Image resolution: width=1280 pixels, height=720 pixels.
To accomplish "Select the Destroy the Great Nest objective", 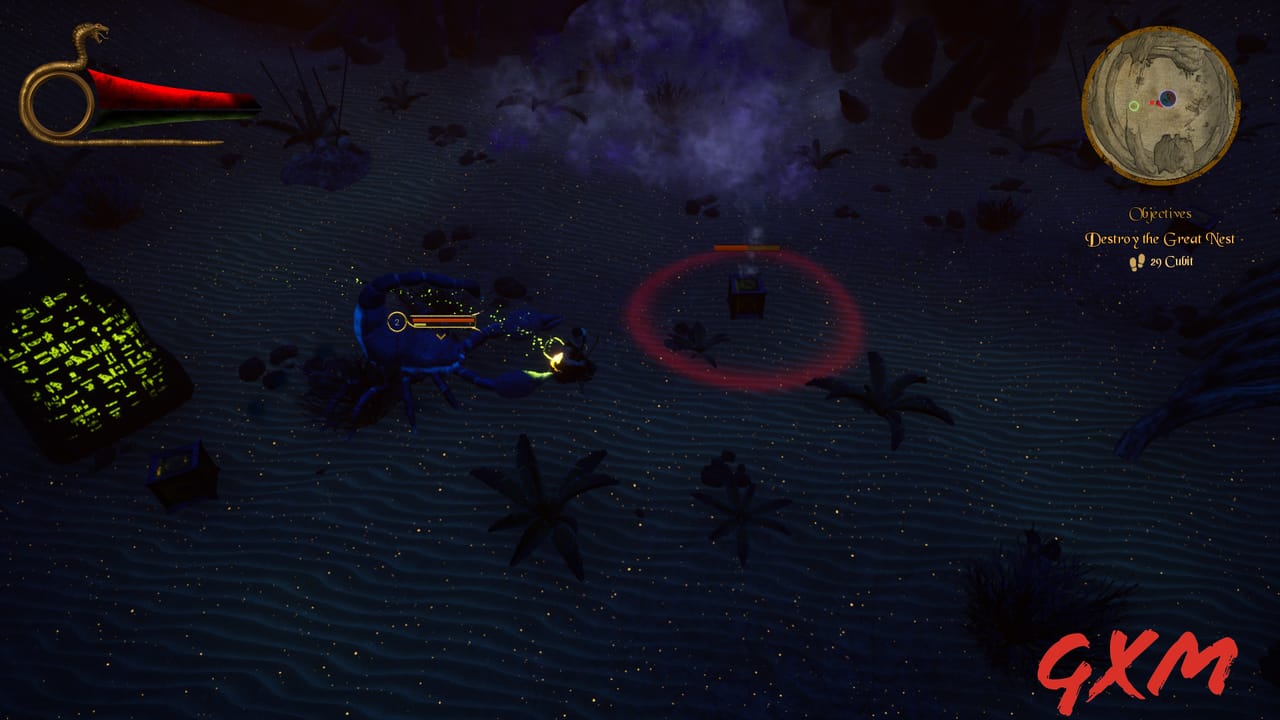I will pyautogui.click(x=1160, y=239).
